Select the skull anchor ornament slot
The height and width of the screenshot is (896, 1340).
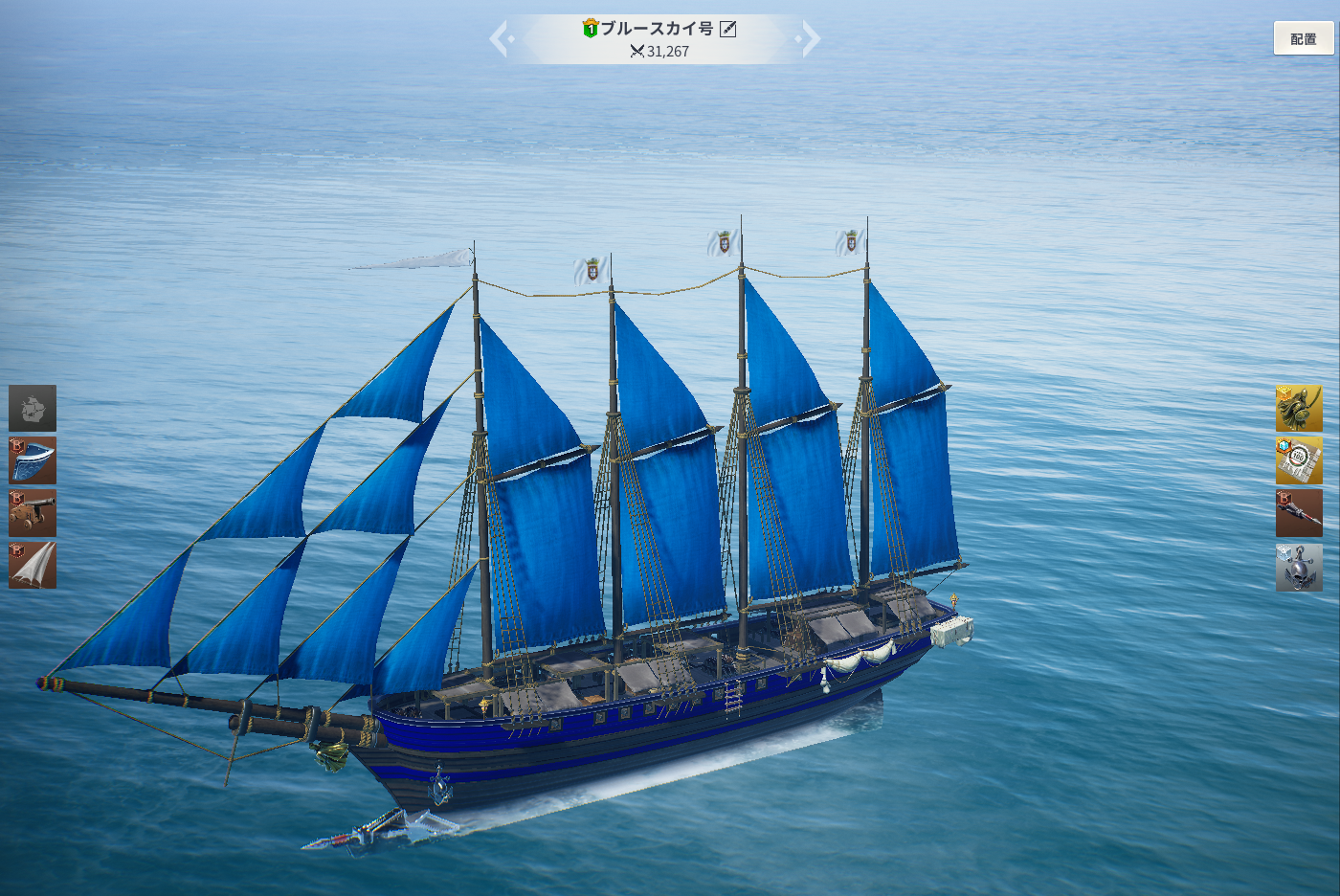(1299, 567)
